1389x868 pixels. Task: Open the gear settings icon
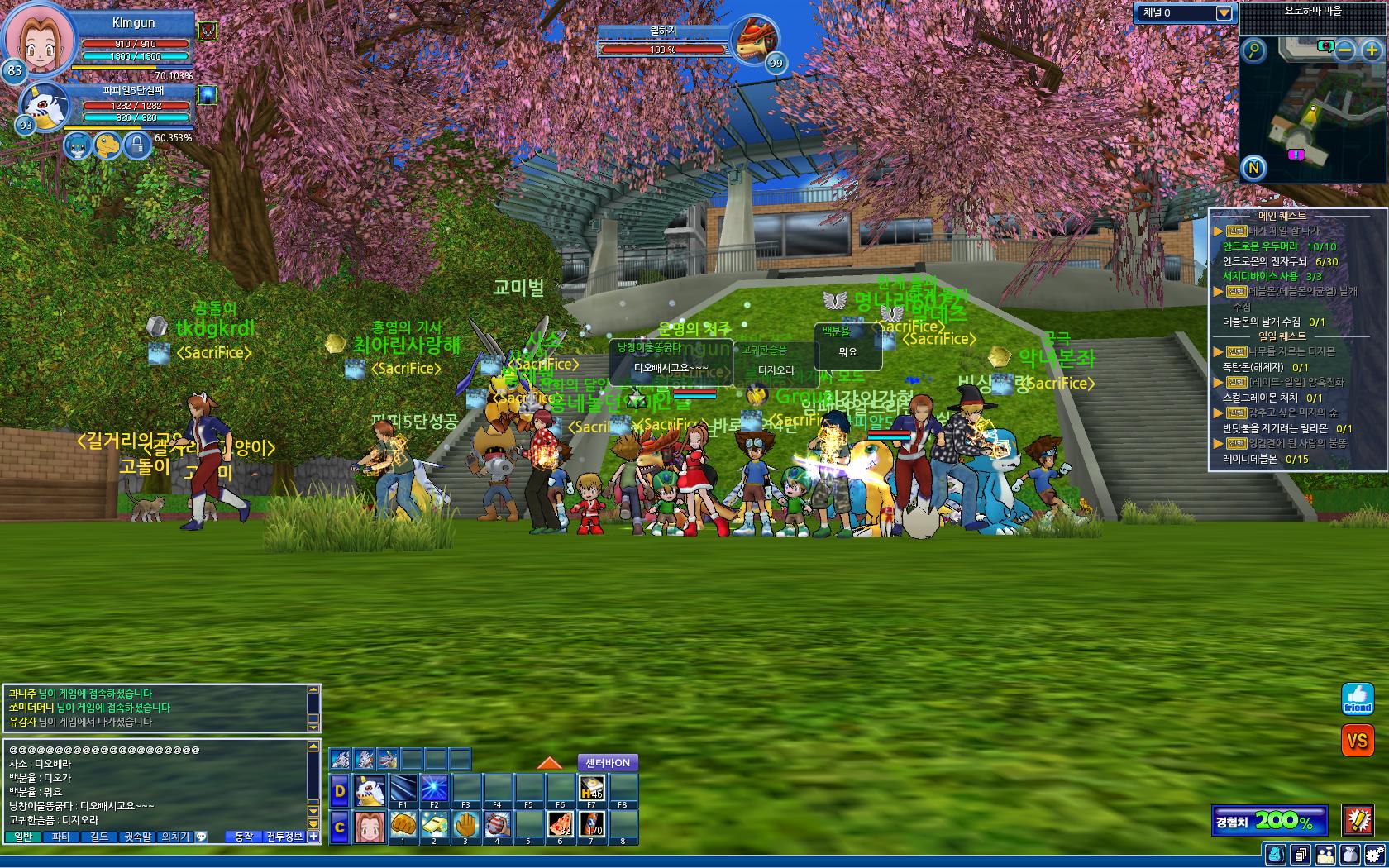click(x=1374, y=855)
